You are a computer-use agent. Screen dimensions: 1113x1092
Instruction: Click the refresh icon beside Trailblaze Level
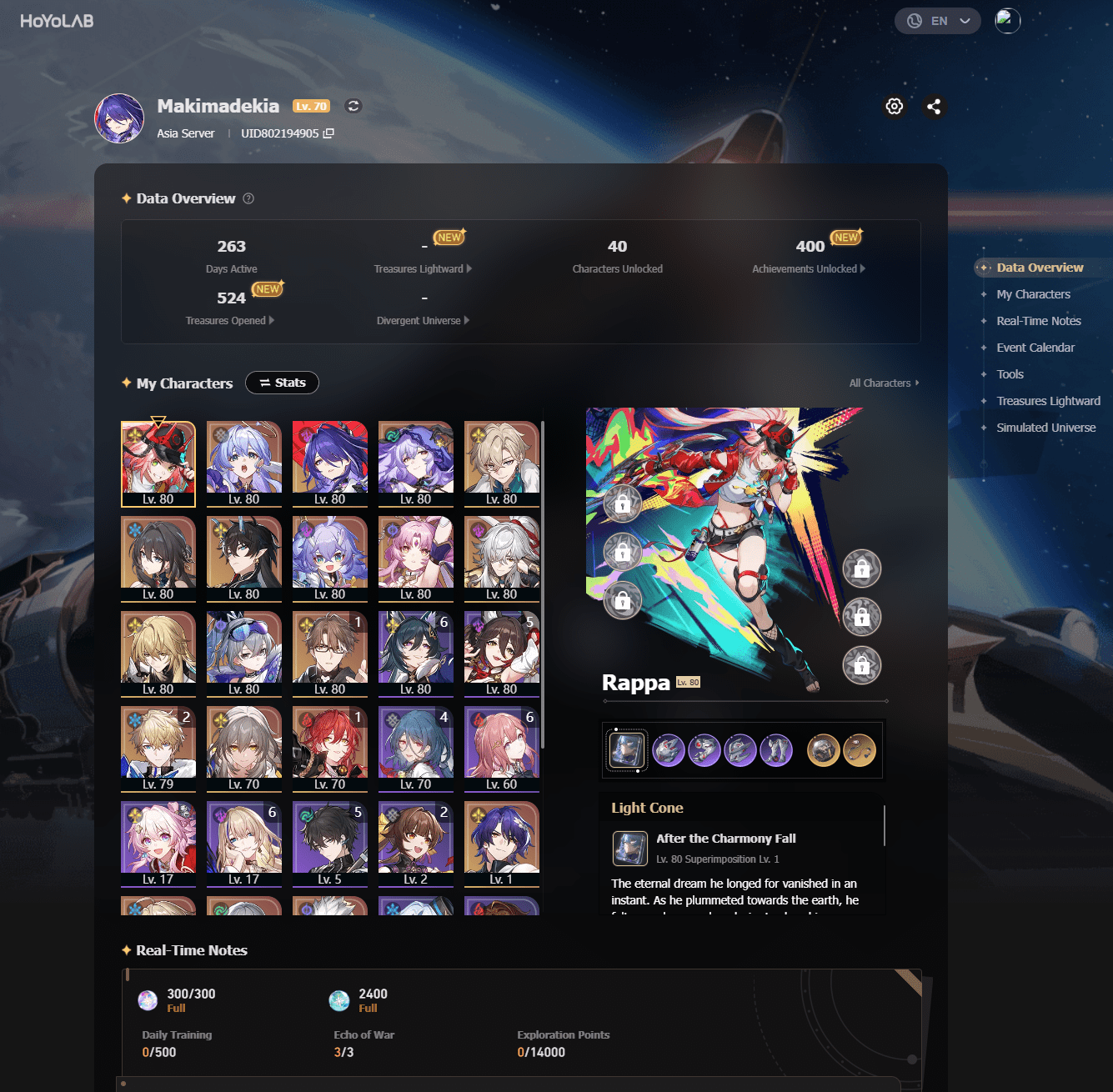(x=353, y=107)
